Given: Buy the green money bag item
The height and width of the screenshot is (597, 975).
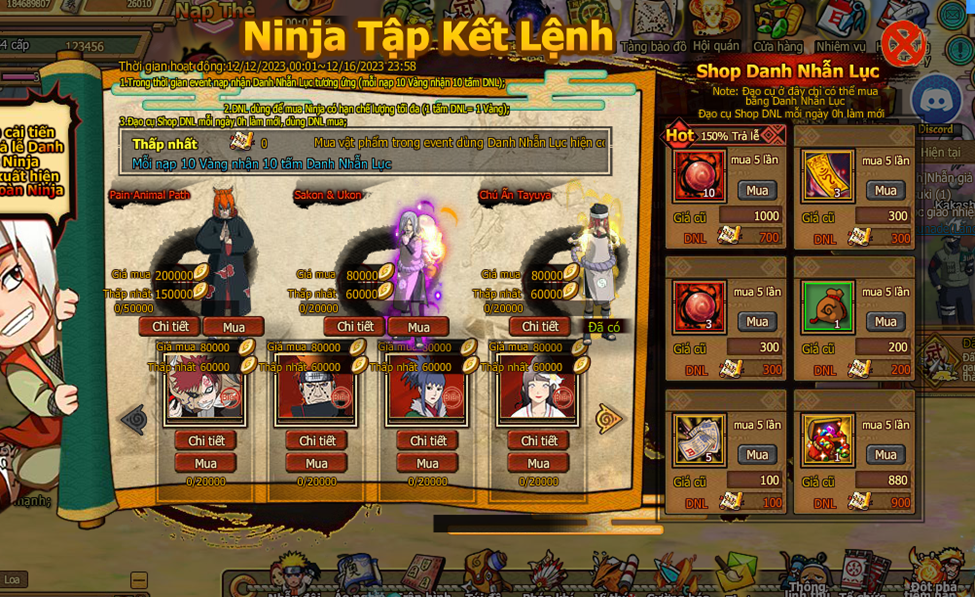Looking at the screenshot, I should point(886,322).
